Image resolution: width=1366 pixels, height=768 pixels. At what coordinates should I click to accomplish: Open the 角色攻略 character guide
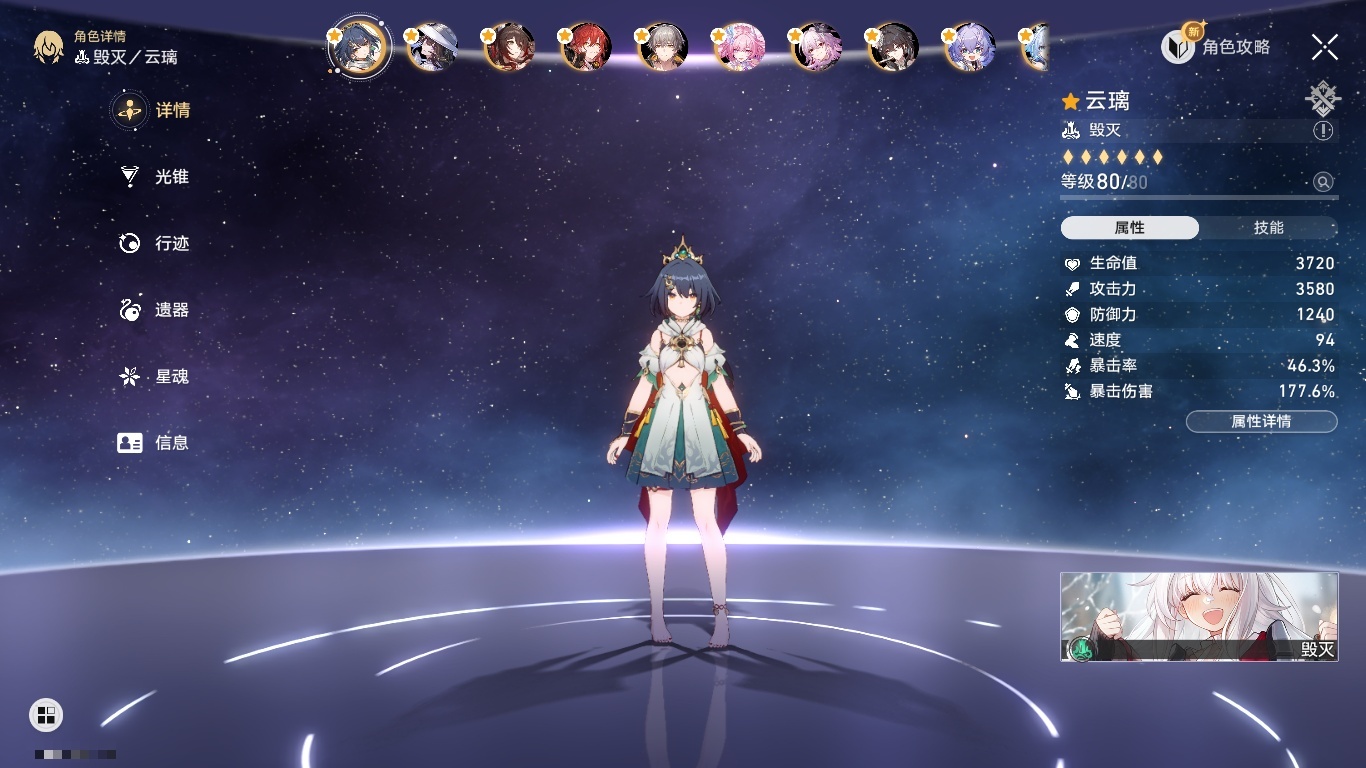(1216, 46)
